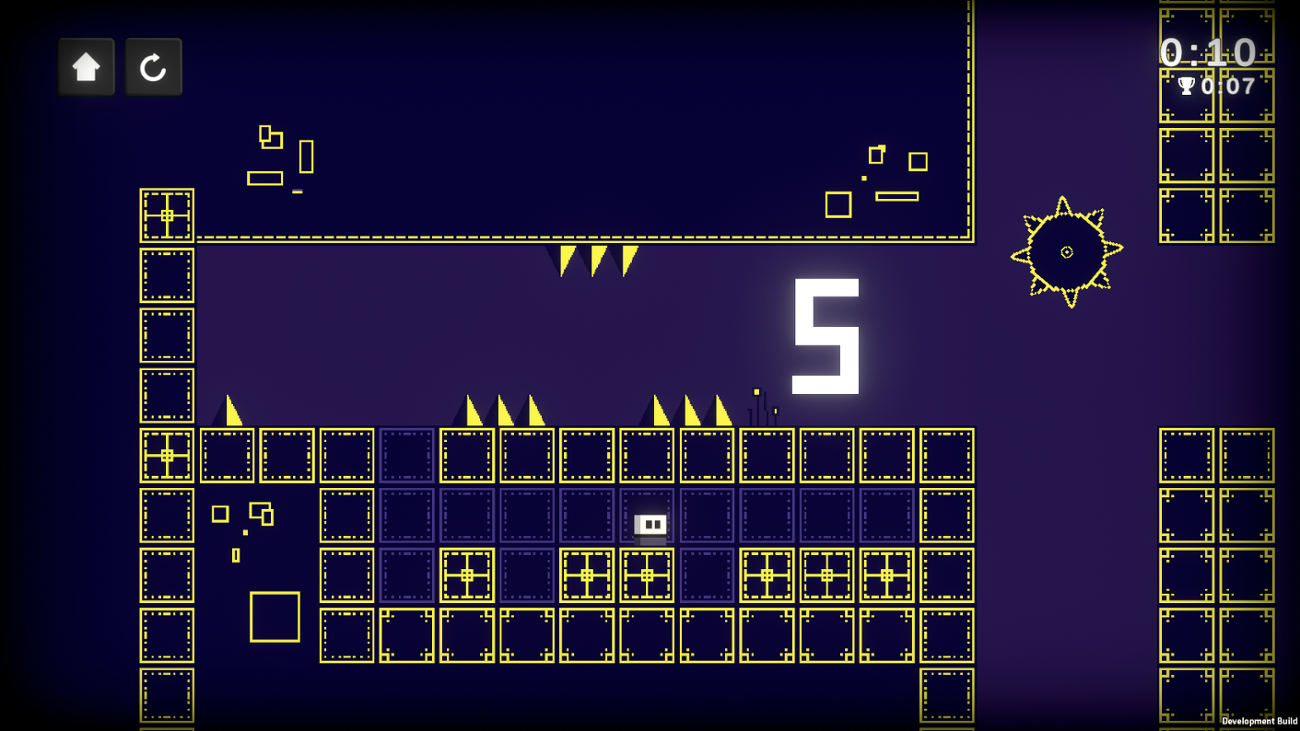The image size is (1300, 731).
Task: Click the hollow yellow square outline
Action: [x=275, y=617]
